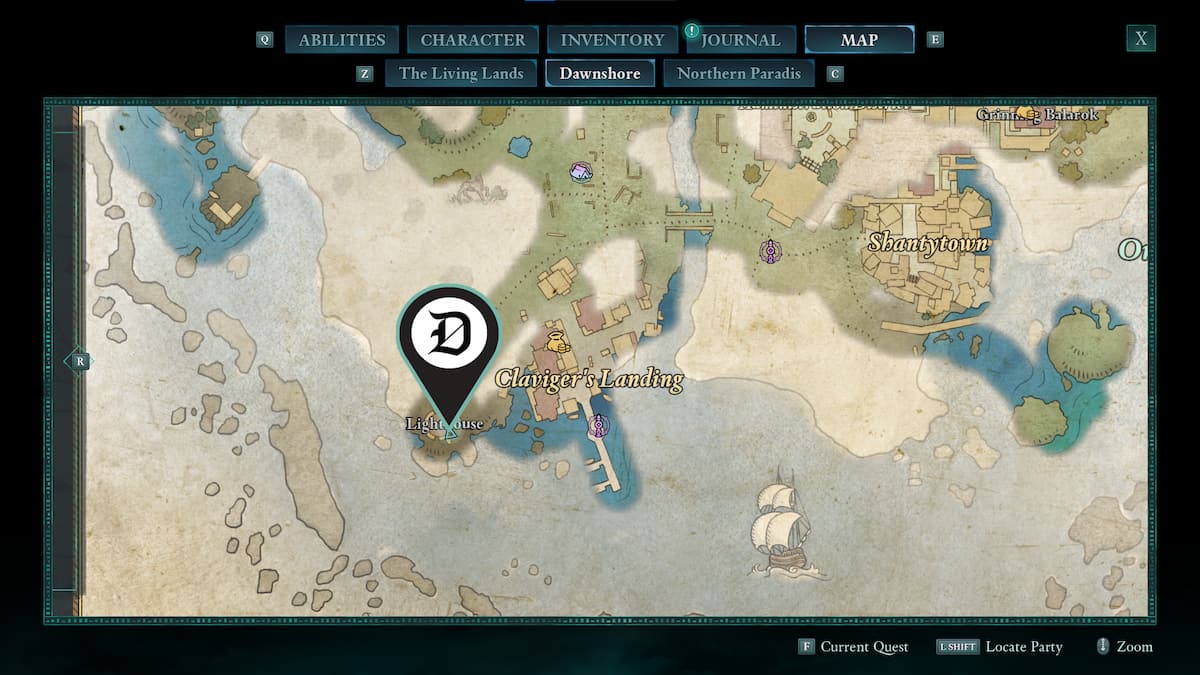The image size is (1200, 675).
Task: Go to the Inventory tab
Action: coord(612,40)
